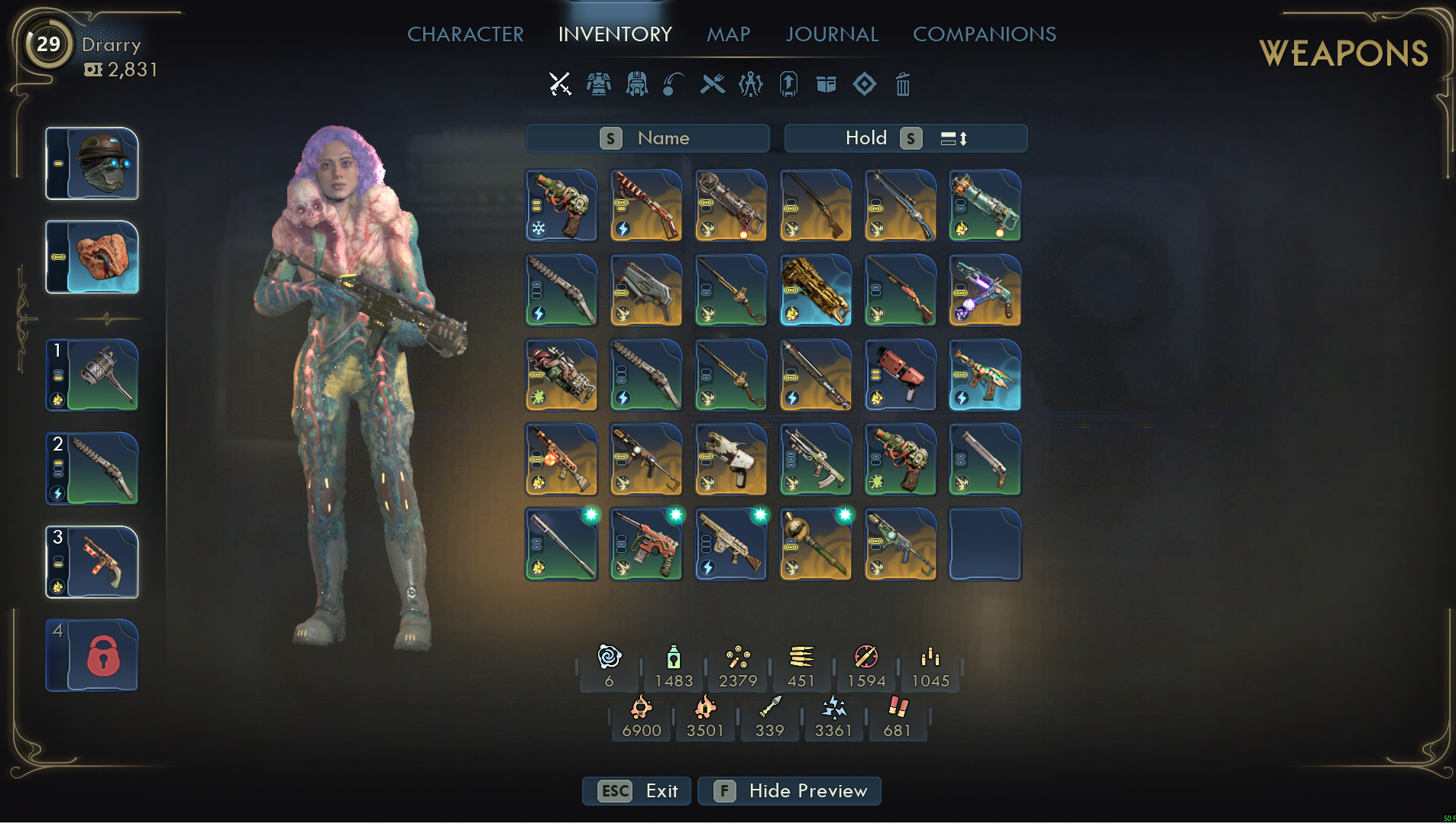The height and width of the screenshot is (824, 1456).
Task: Select the golden ornate heavy weapon
Action: point(815,290)
